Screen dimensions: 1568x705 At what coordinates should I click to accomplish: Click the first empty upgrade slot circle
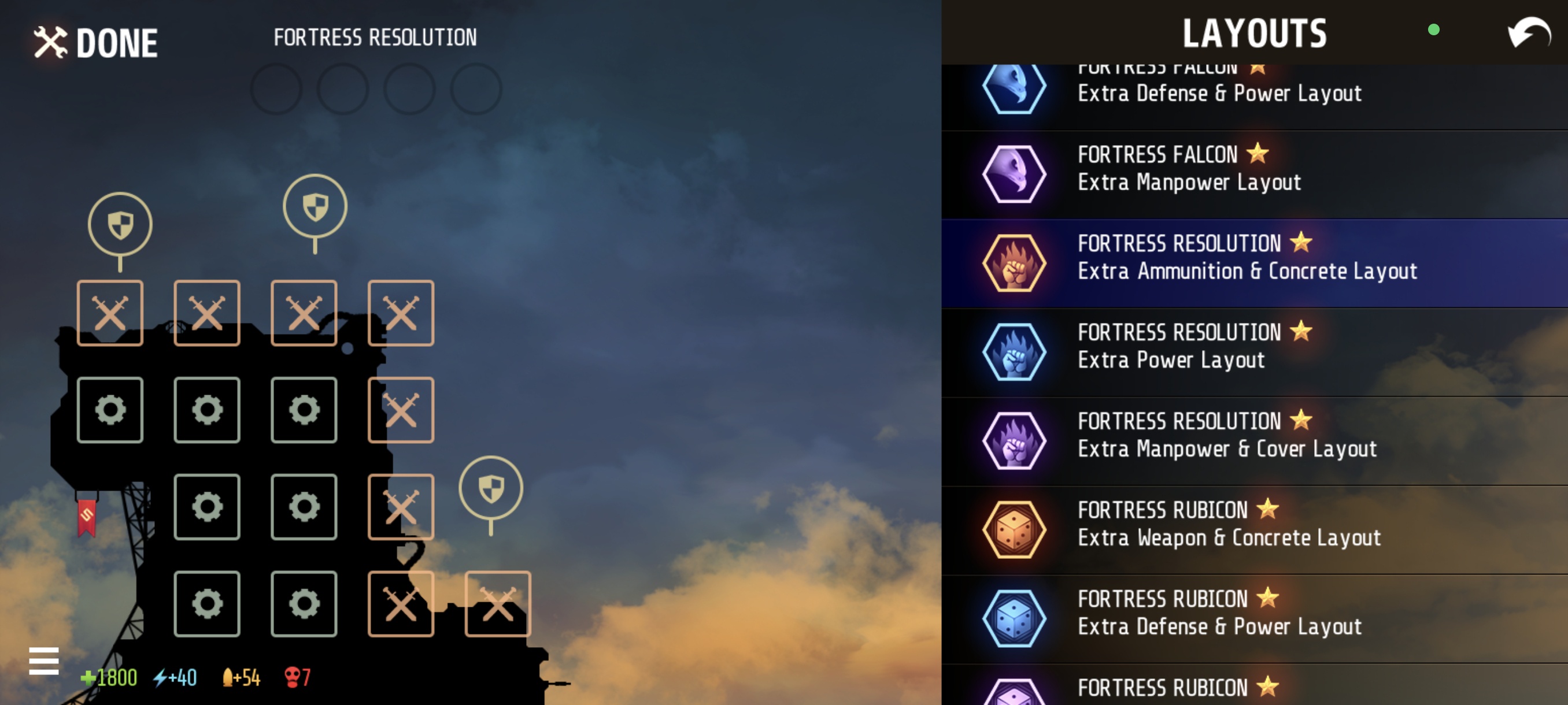click(277, 90)
